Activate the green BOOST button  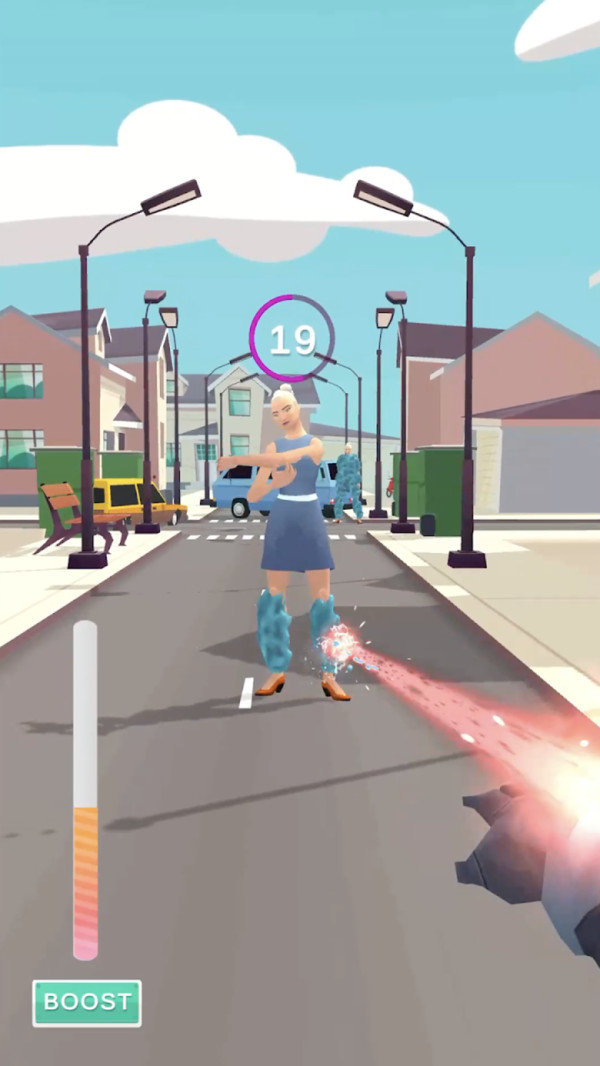coord(87,1002)
